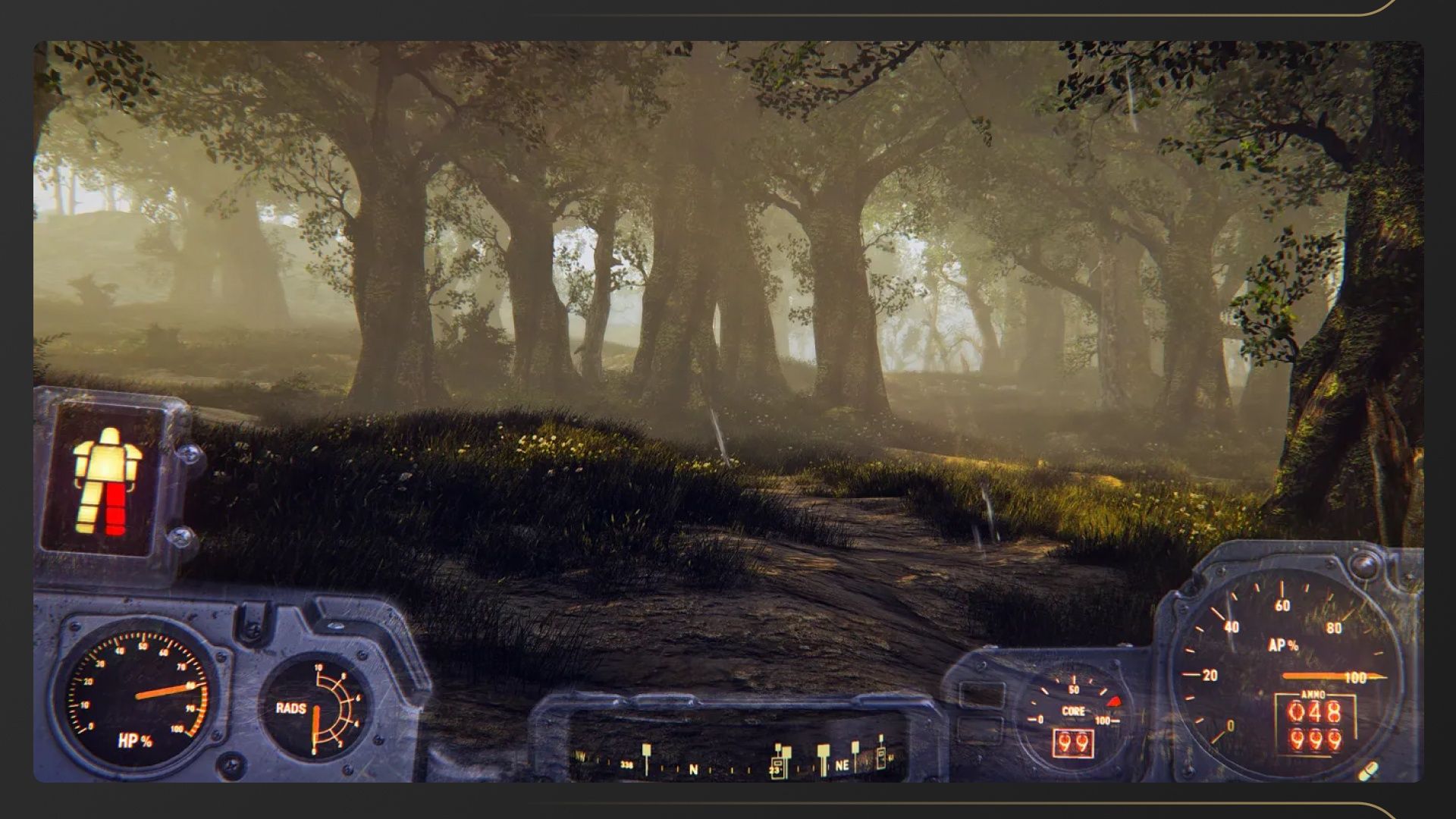The image size is (1456, 819).
Task: Click the compass marker beside the 338 heading
Action: [646, 751]
